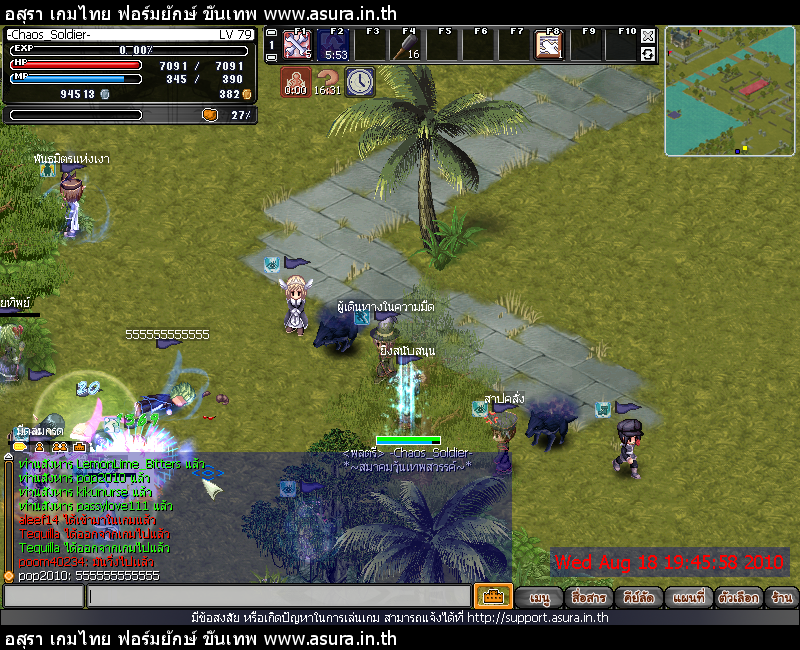
Task: Close the hotkey bar with the X button
Action: tap(648, 36)
